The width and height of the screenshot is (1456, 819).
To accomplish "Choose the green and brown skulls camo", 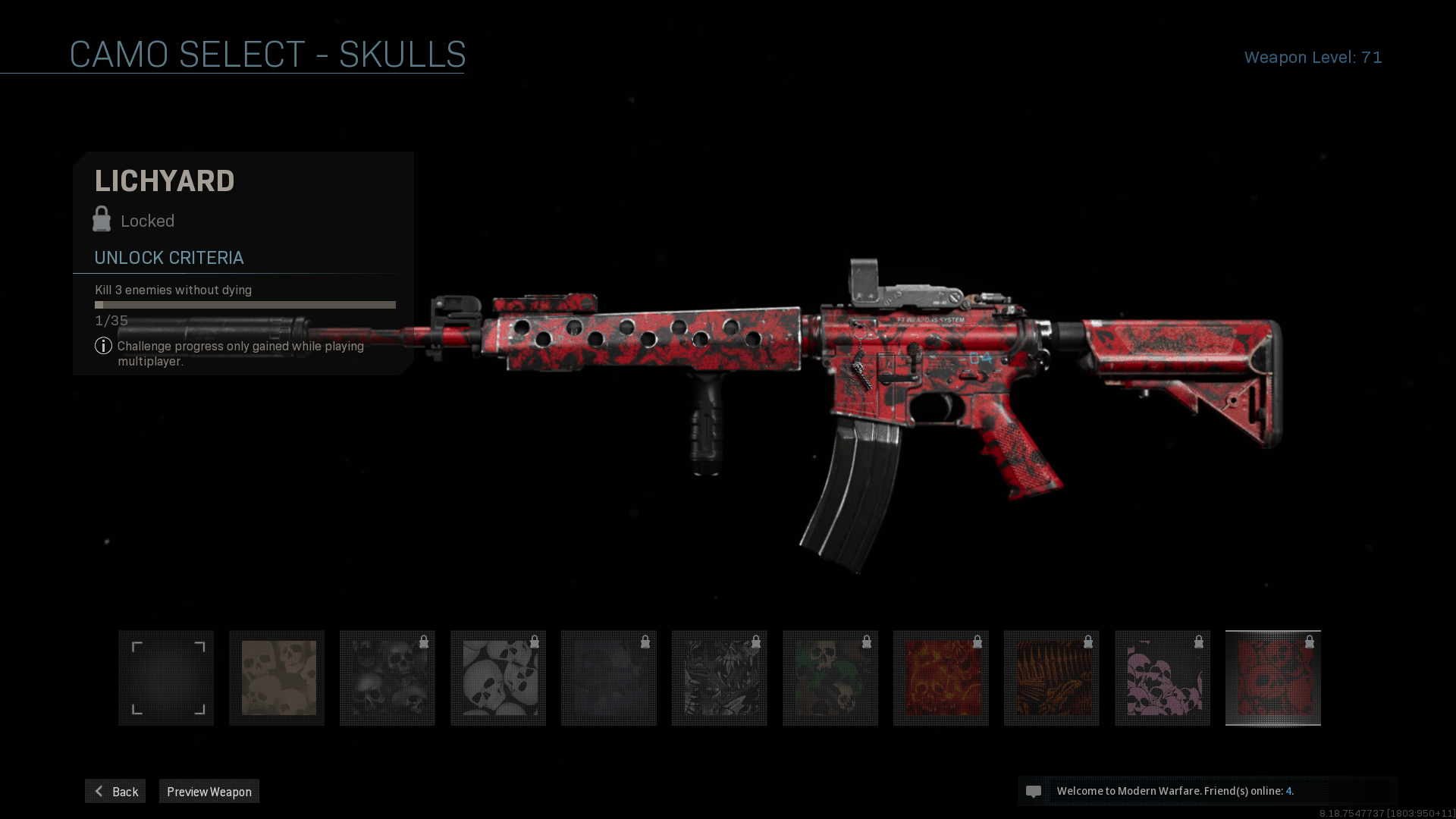I will coord(830,678).
